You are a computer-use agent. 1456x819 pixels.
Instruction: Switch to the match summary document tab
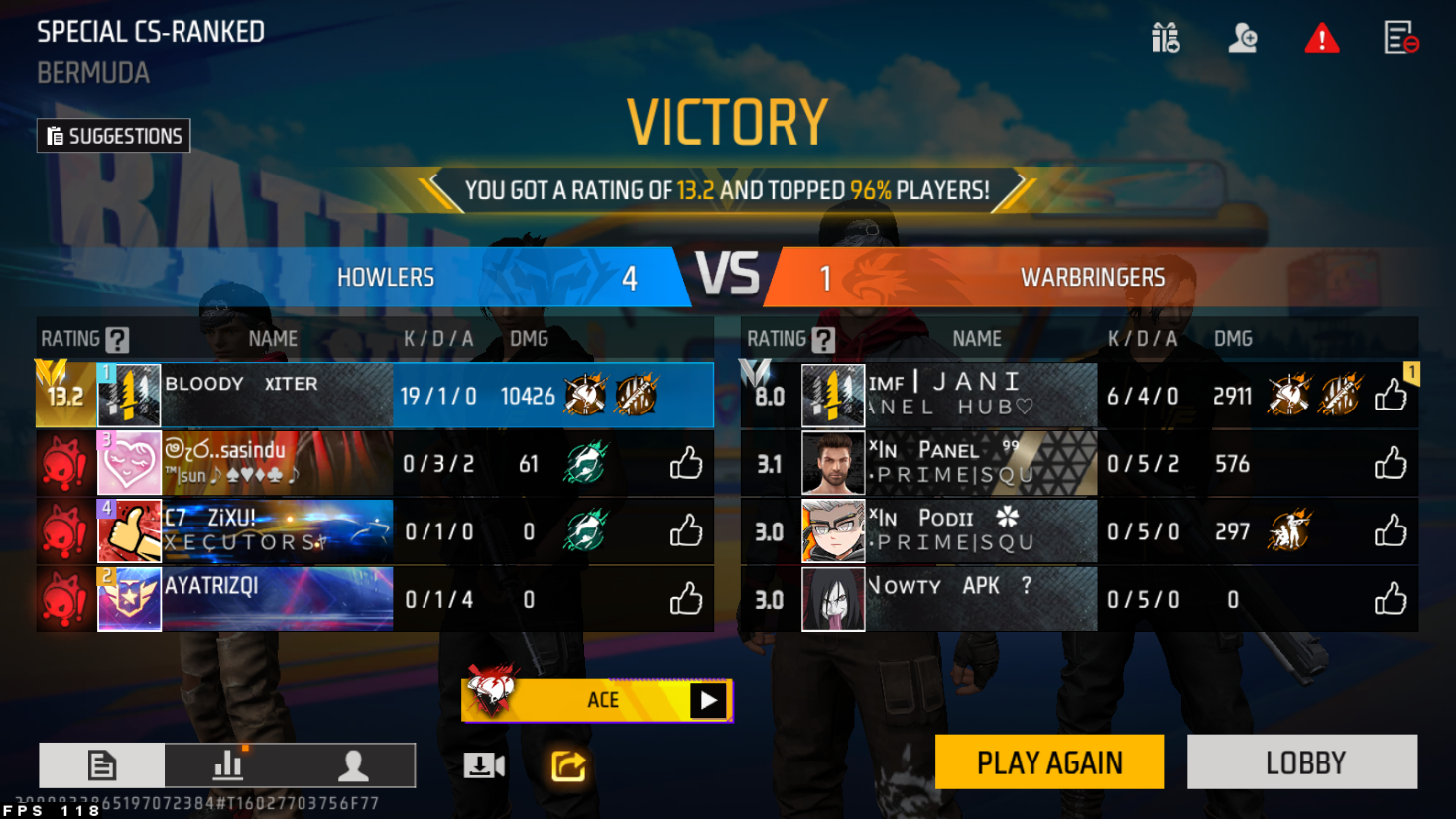pos(102,765)
